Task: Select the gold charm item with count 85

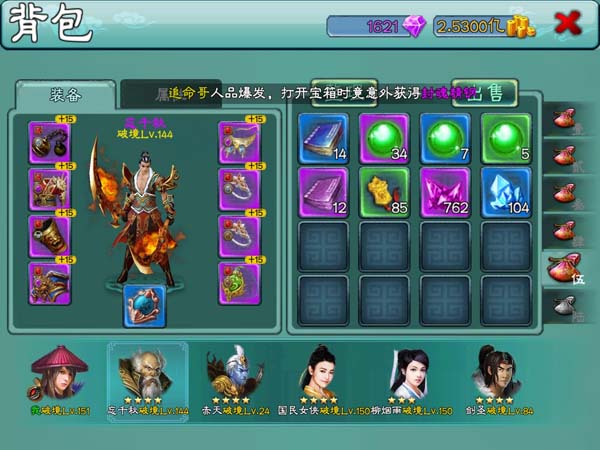Action: pyautogui.click(x=384, y=191)
